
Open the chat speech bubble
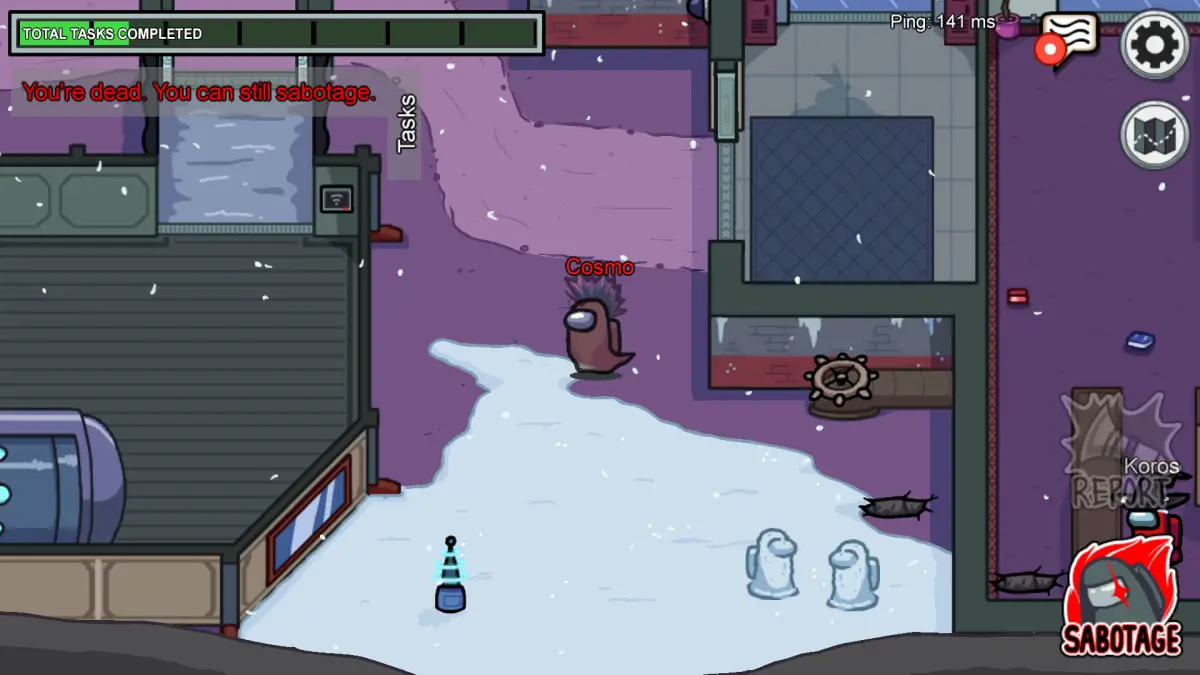tap(1070, 38)
